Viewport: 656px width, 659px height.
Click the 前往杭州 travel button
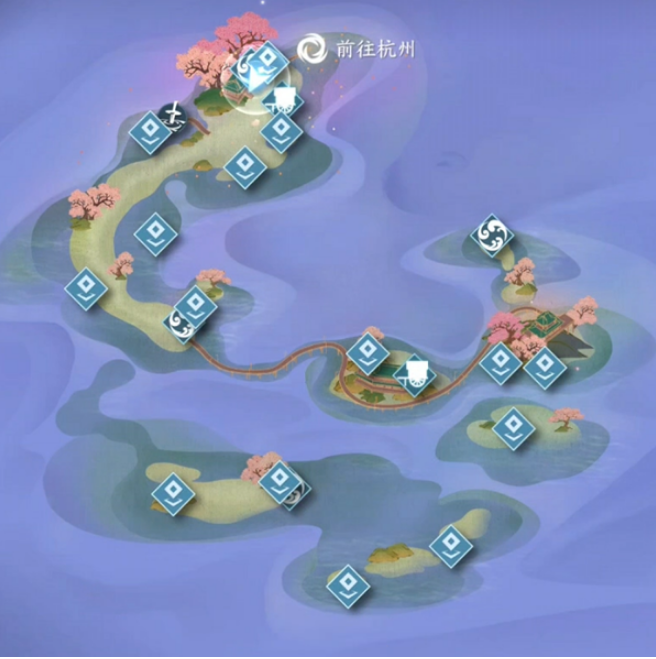[x=359, y=47]
